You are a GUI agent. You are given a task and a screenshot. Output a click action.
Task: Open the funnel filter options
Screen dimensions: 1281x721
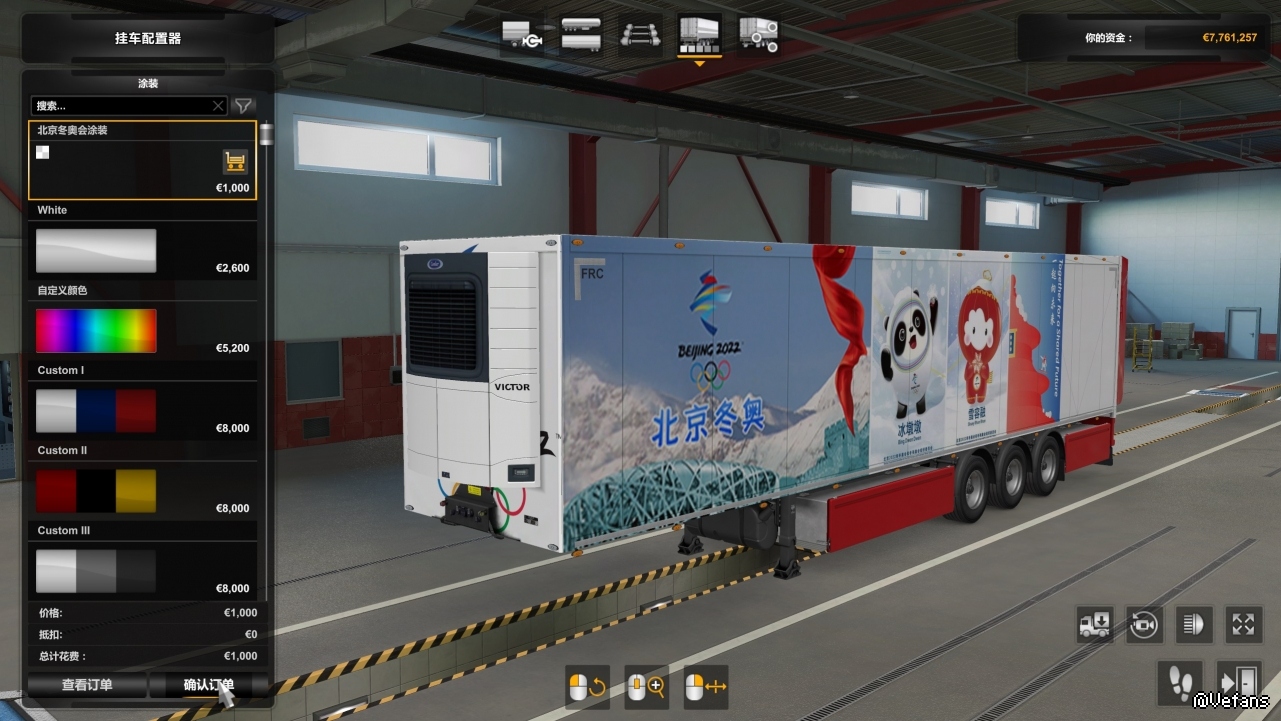tap(243, 105)
